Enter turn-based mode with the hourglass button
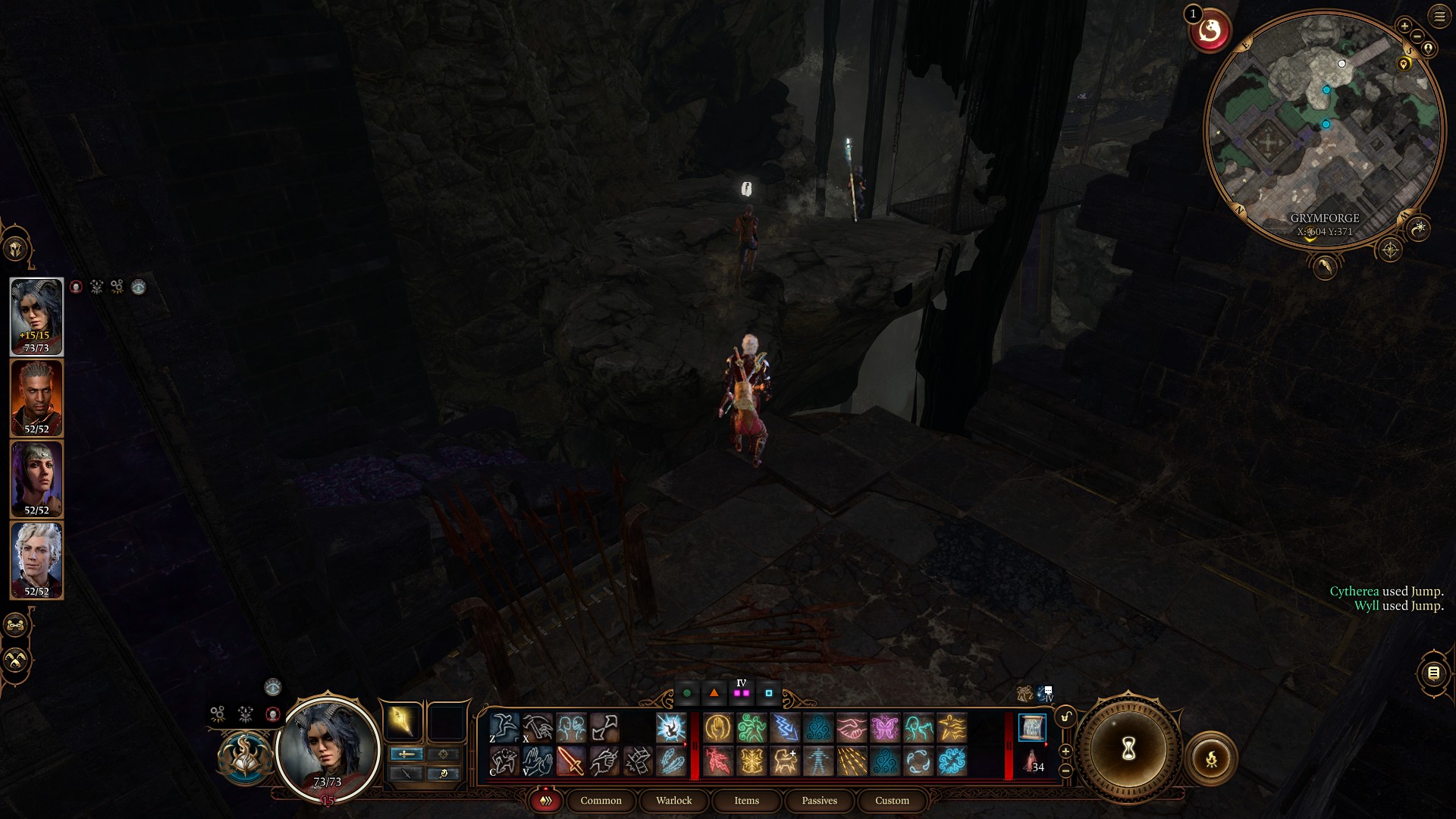Image resolution: width=1456 pixels, height=819 pixels. (1128, 749)
